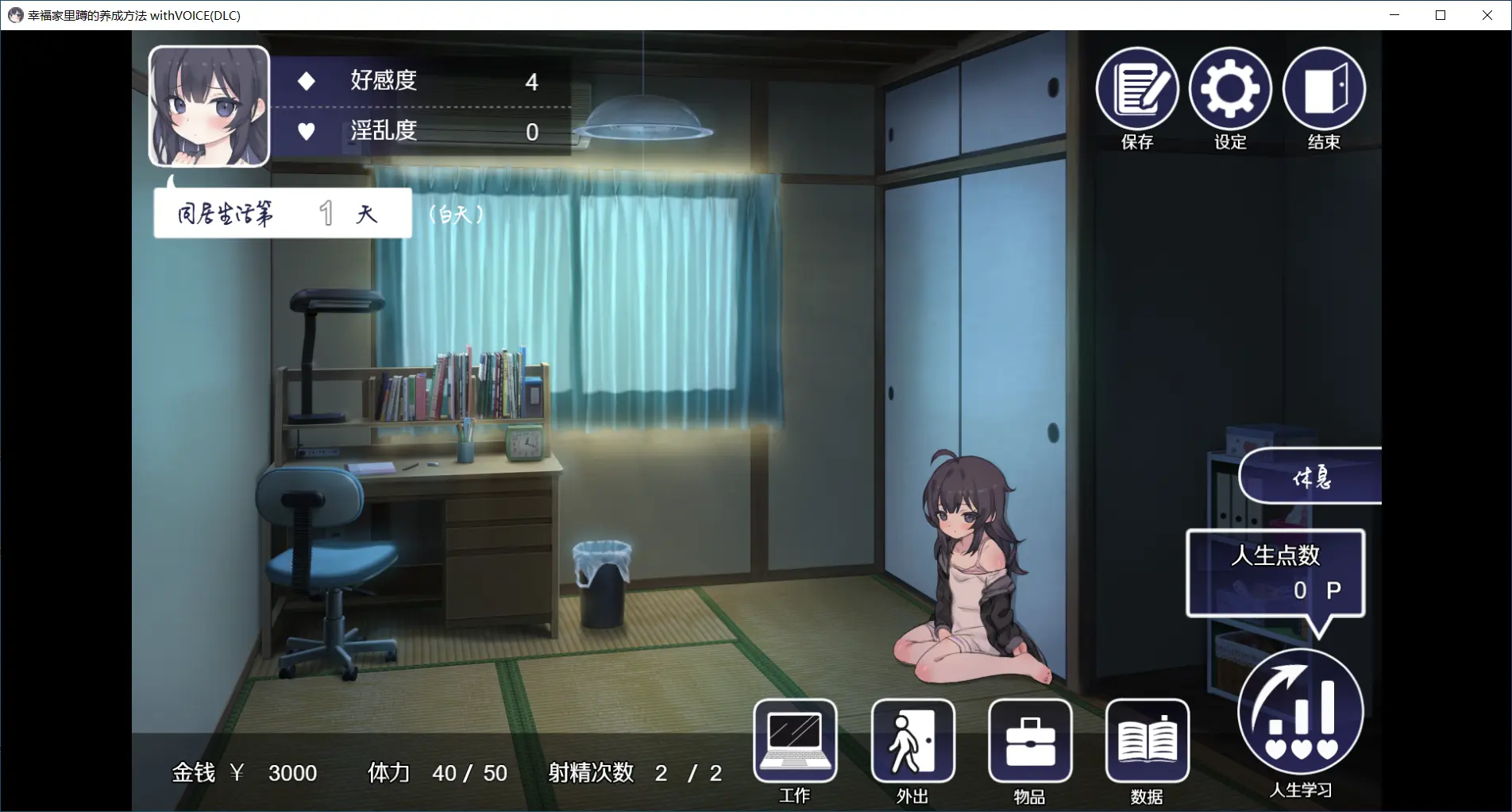
Task: Close the game window
Action: click(x=1487, y=15)
